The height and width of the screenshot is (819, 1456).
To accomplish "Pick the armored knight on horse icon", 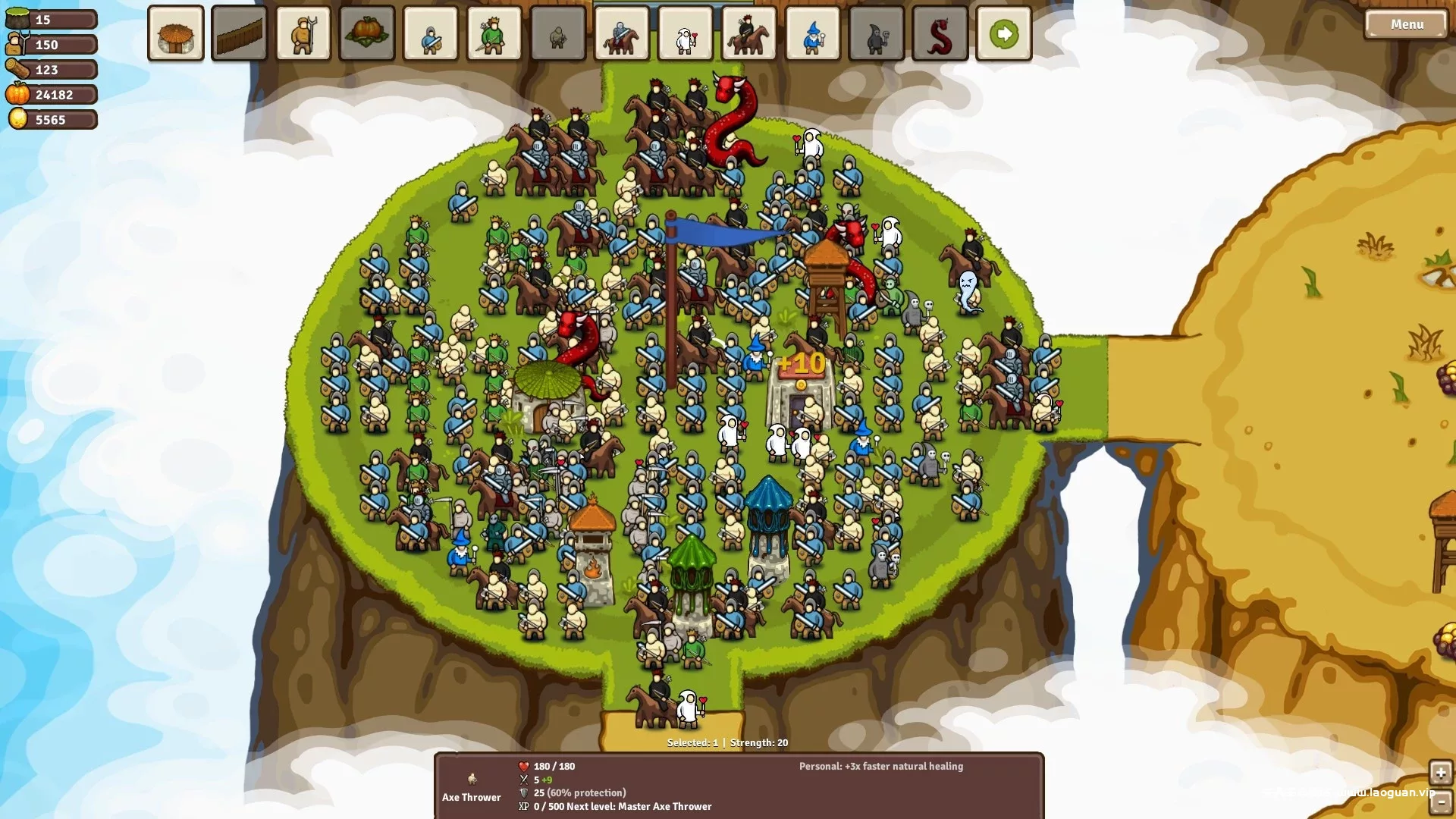I will click(622, 34).
